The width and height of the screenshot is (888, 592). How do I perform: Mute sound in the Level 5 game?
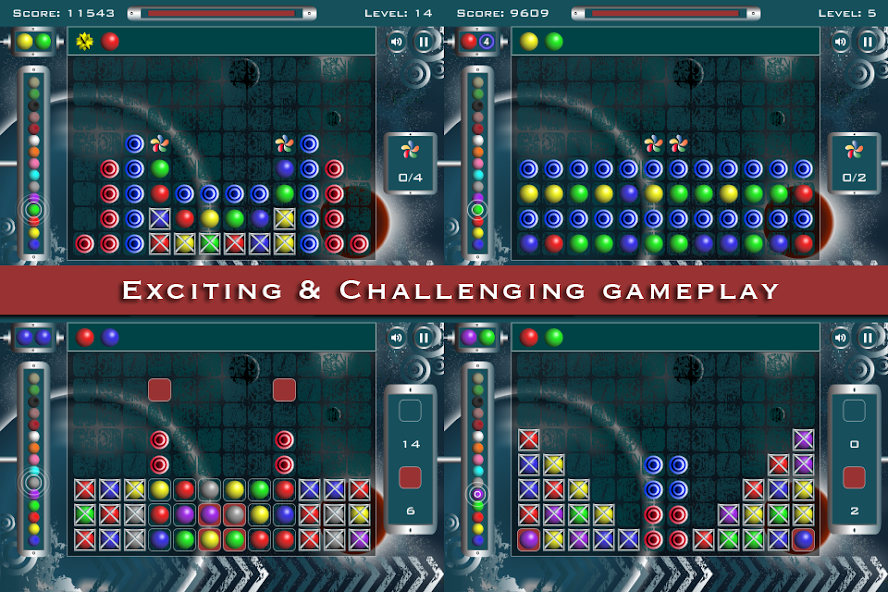[x=841, y=42]
